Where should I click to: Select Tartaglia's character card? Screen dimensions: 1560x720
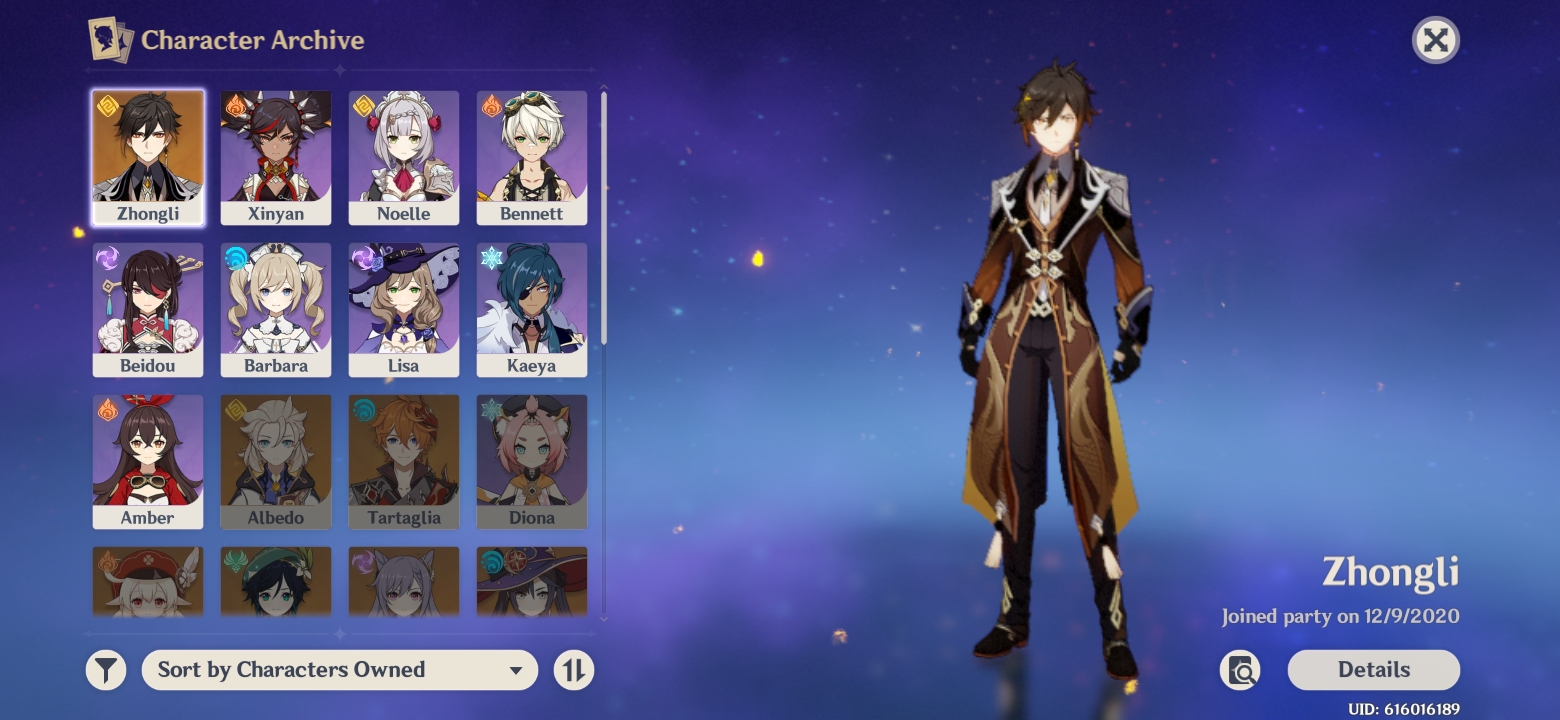click(x=404, y=461)
